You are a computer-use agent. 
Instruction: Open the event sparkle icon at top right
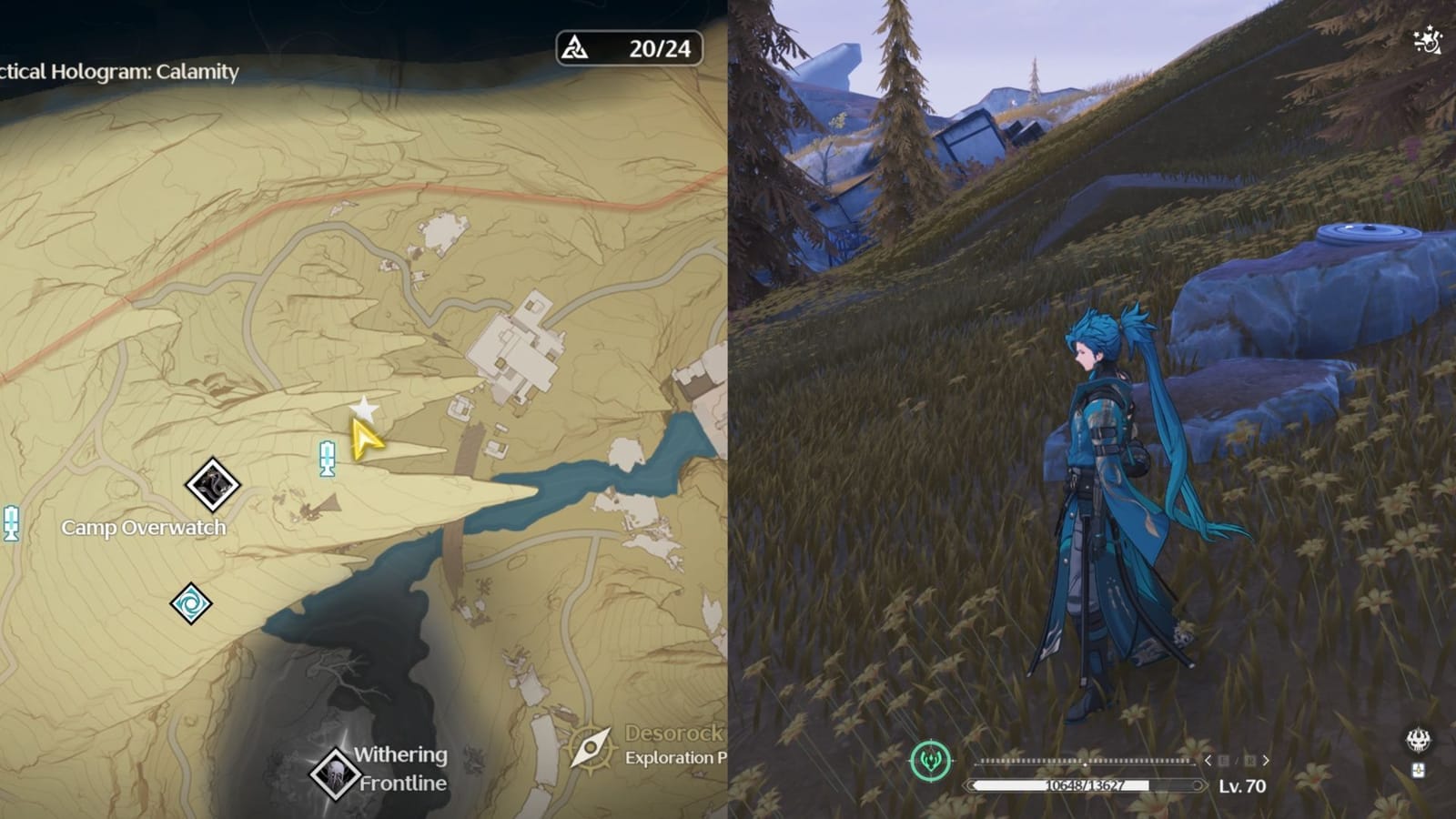click(x=1425, y=39)
